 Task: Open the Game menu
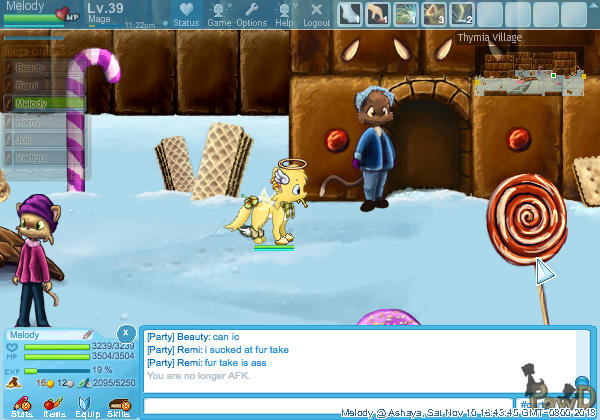click(218, 14)
